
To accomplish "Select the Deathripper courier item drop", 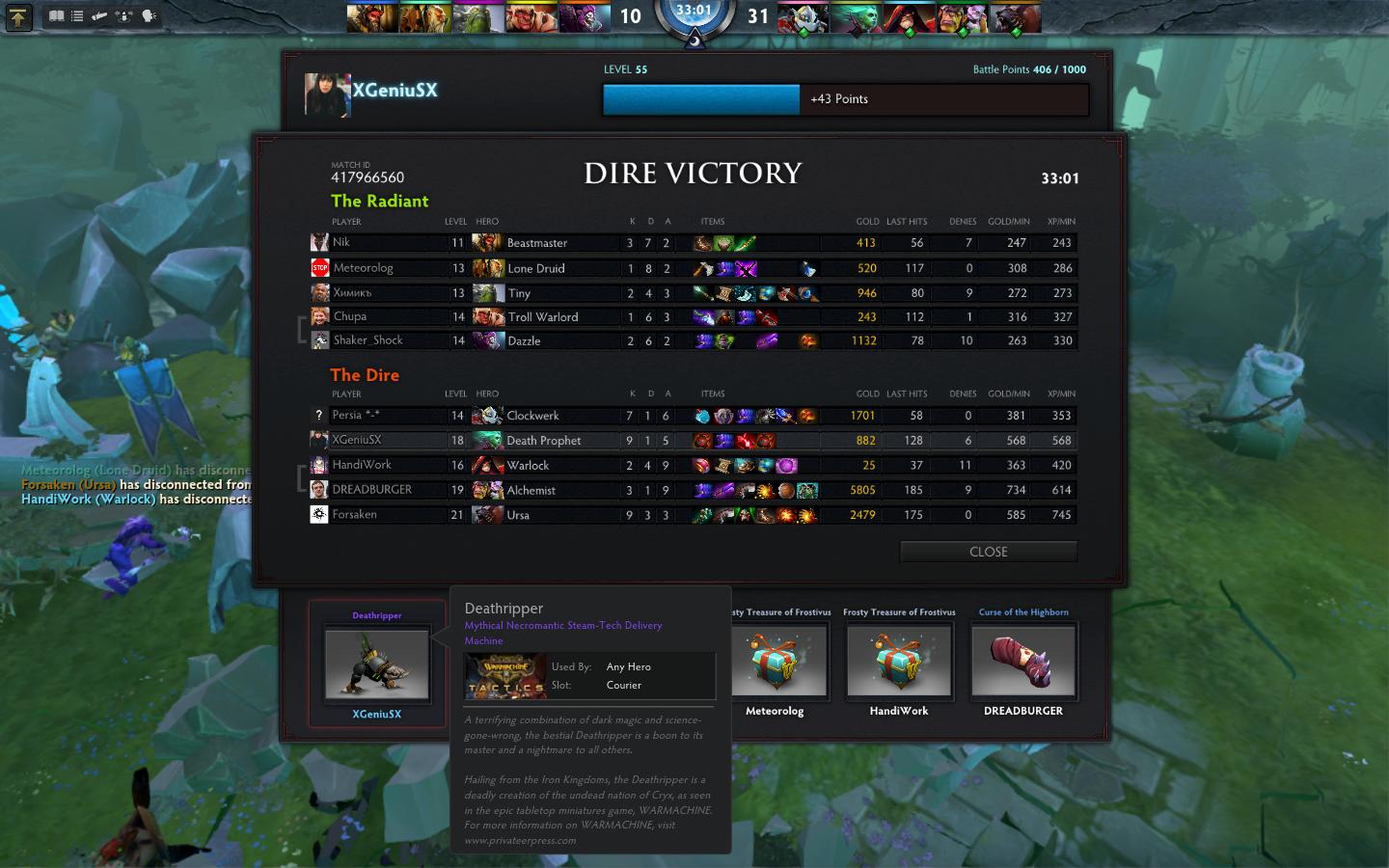I will click(x=376, y=664).
